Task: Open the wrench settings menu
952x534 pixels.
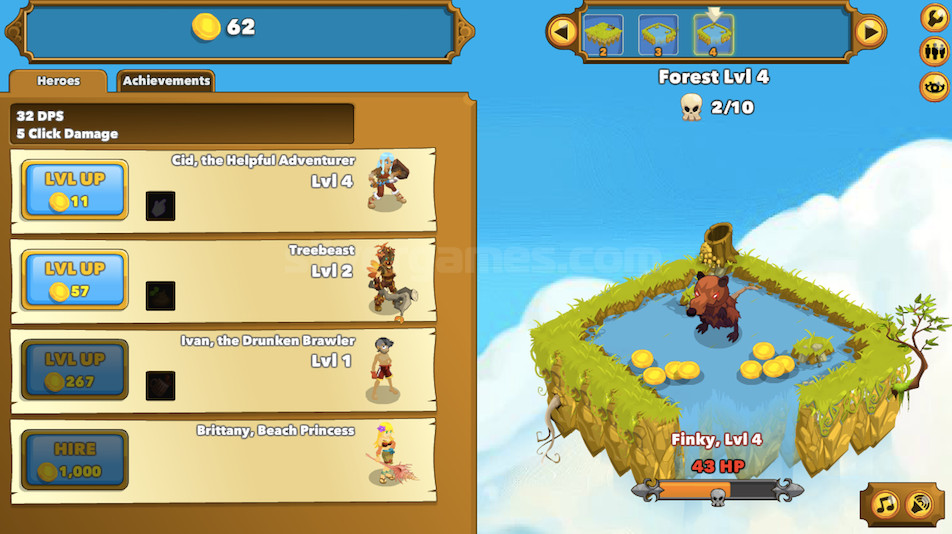Action: tap(934, 18)
